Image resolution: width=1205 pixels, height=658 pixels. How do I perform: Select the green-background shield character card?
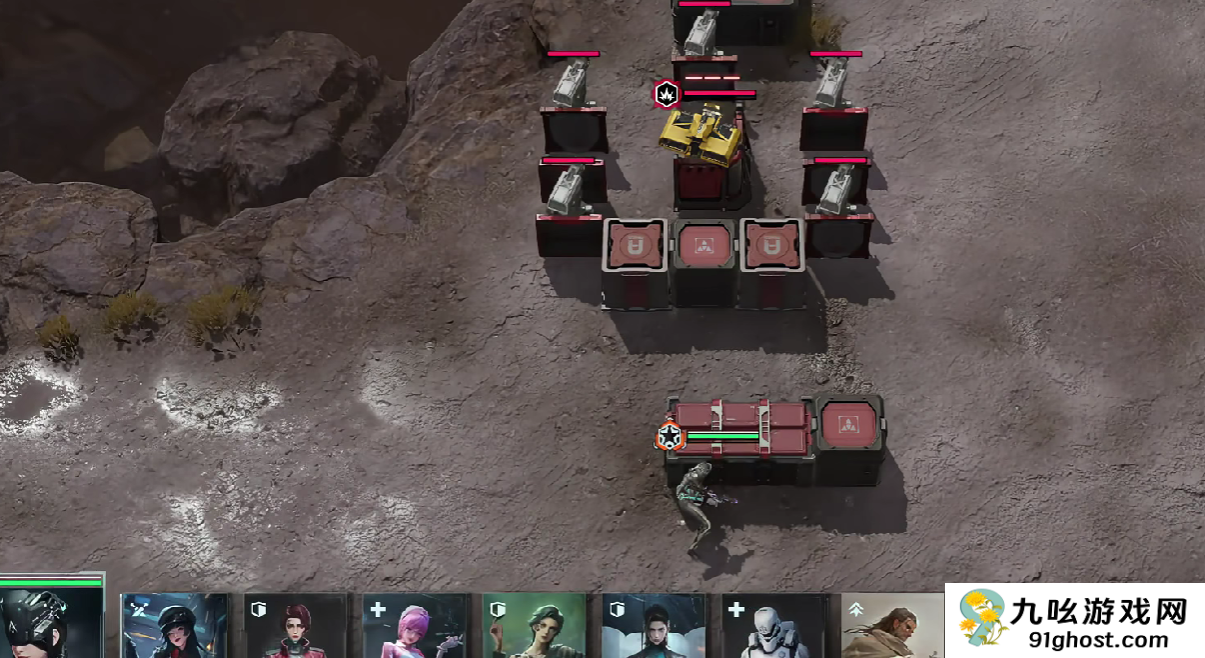[x=534, y=627]
